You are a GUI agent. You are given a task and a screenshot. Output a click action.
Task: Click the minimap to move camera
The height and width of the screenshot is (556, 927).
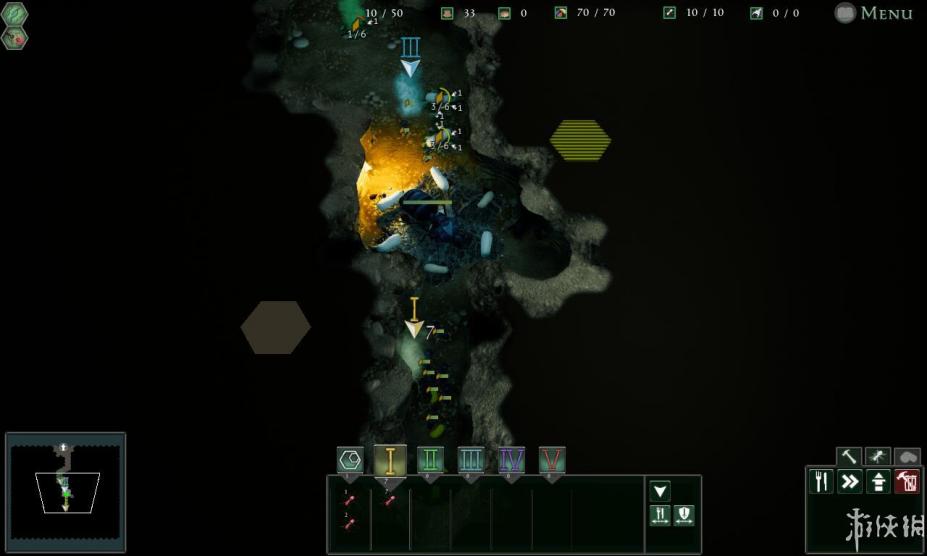(65, 492)
